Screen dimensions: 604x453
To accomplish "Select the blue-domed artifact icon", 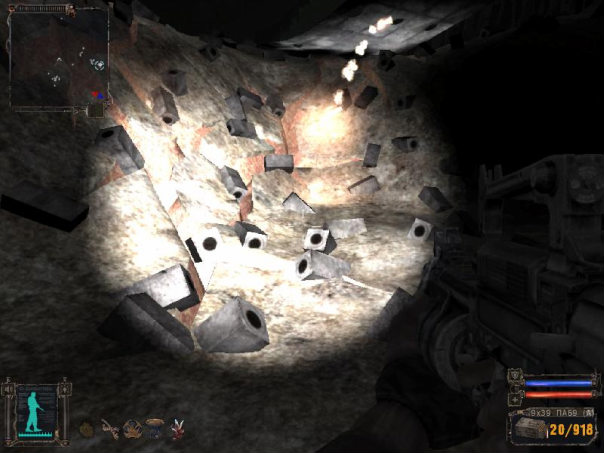I will point(155,426).
